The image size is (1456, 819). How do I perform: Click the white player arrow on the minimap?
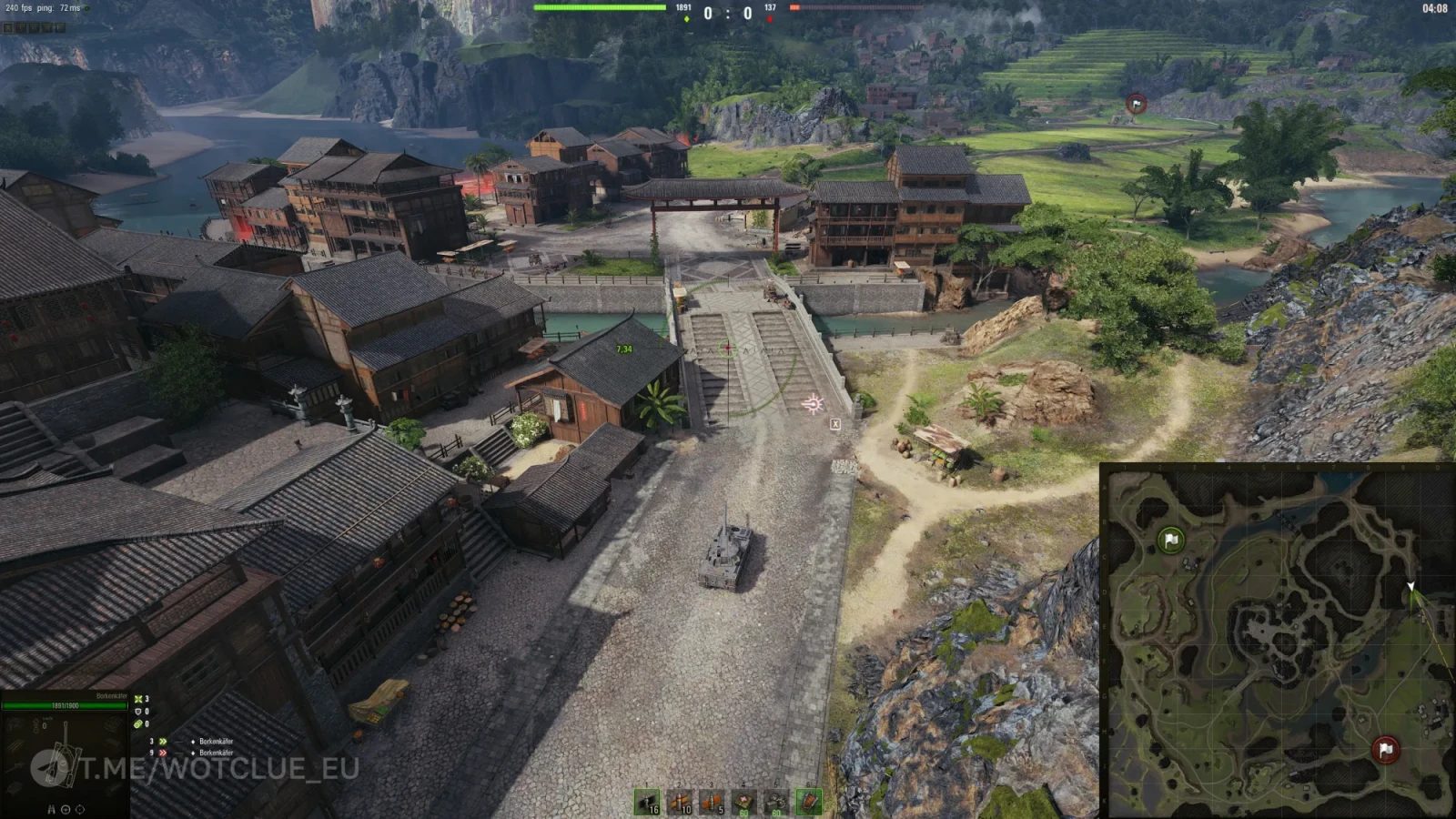click(x=1412, y=587)
